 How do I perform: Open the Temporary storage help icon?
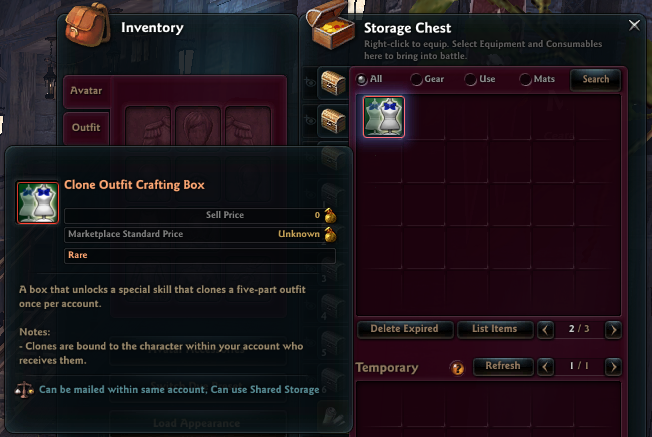pos(458,368)
